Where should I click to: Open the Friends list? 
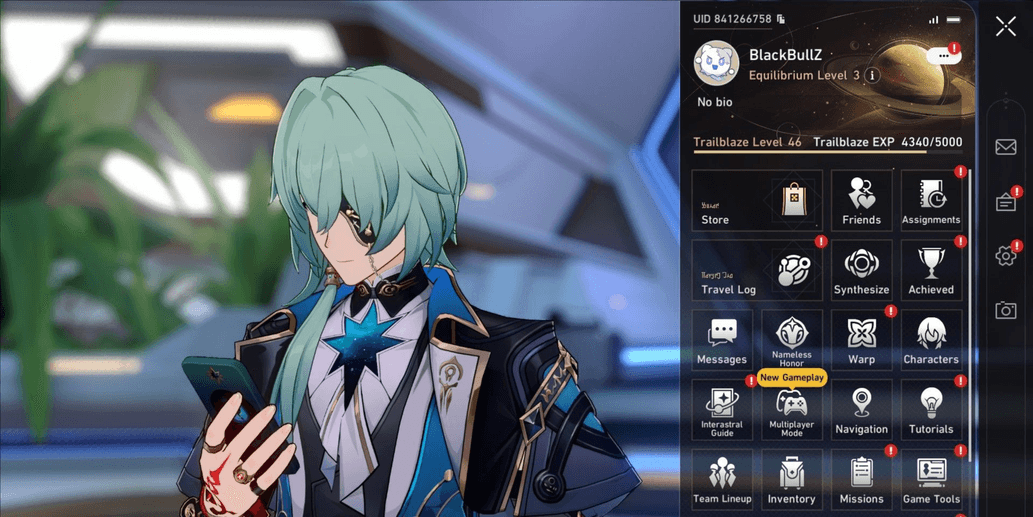coord(861,201)
